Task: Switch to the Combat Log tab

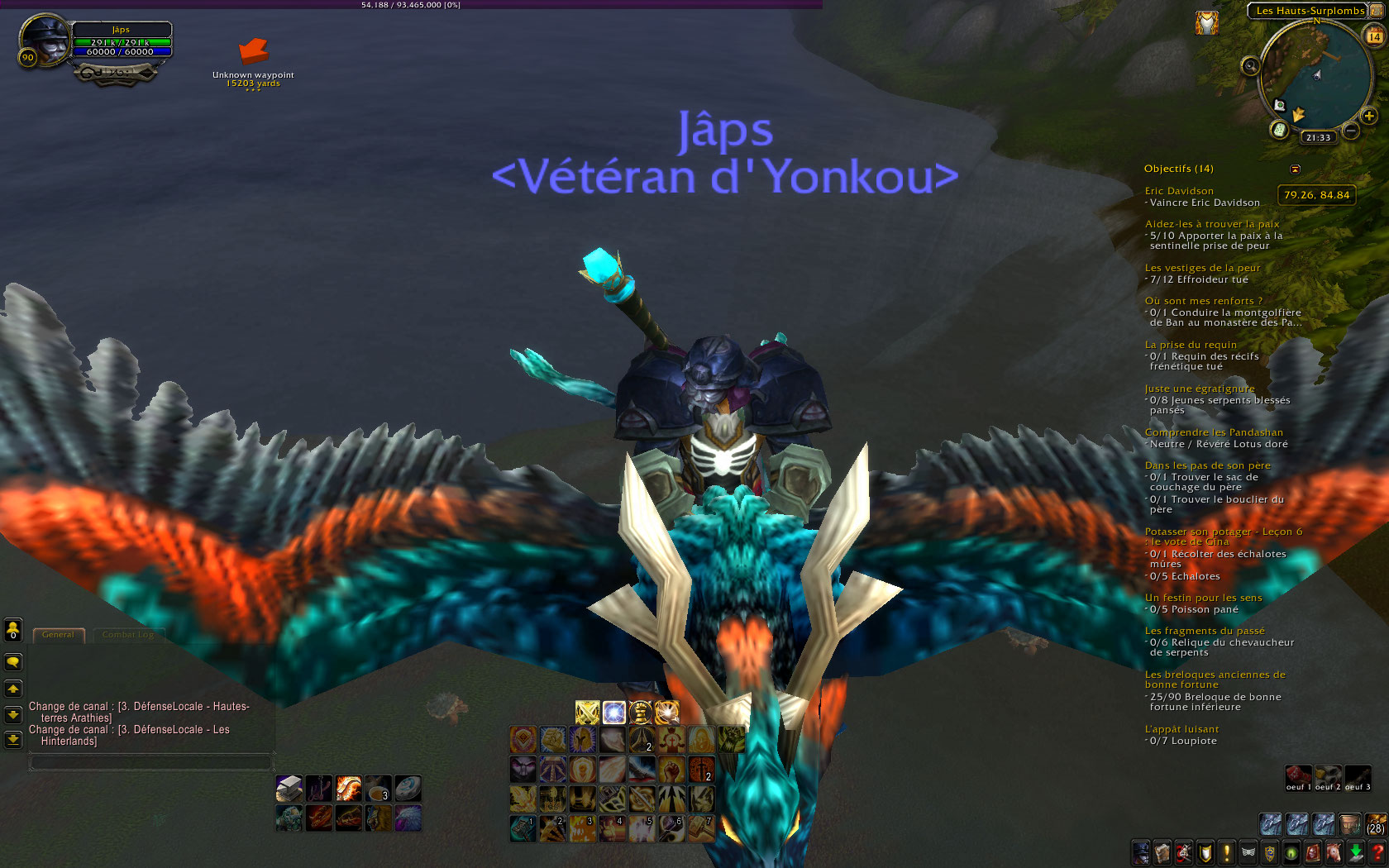Action: 129,635
